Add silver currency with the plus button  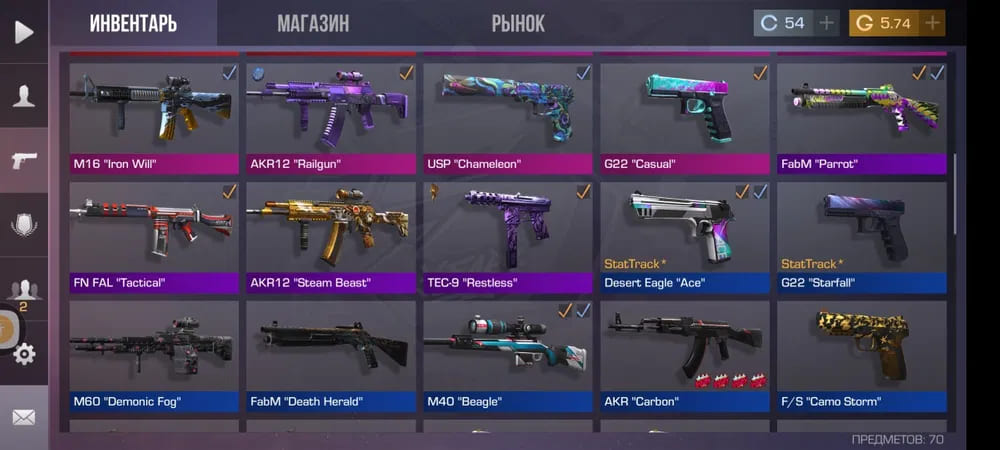coord(826,23)
